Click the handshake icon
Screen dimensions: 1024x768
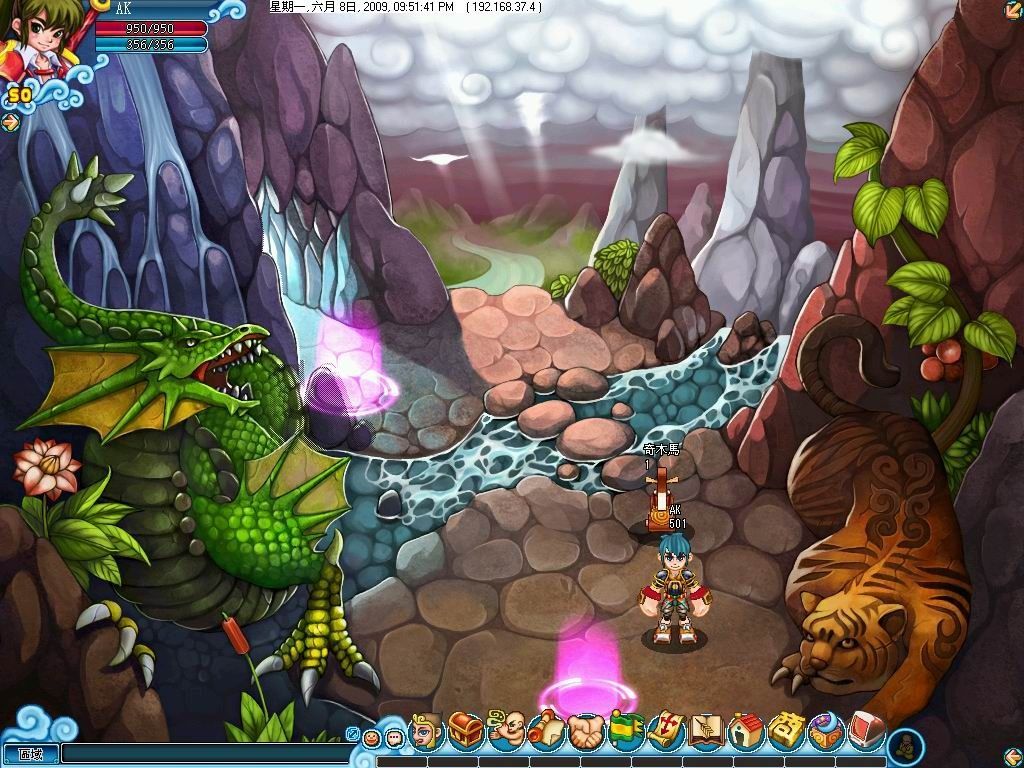coord(584,731)
